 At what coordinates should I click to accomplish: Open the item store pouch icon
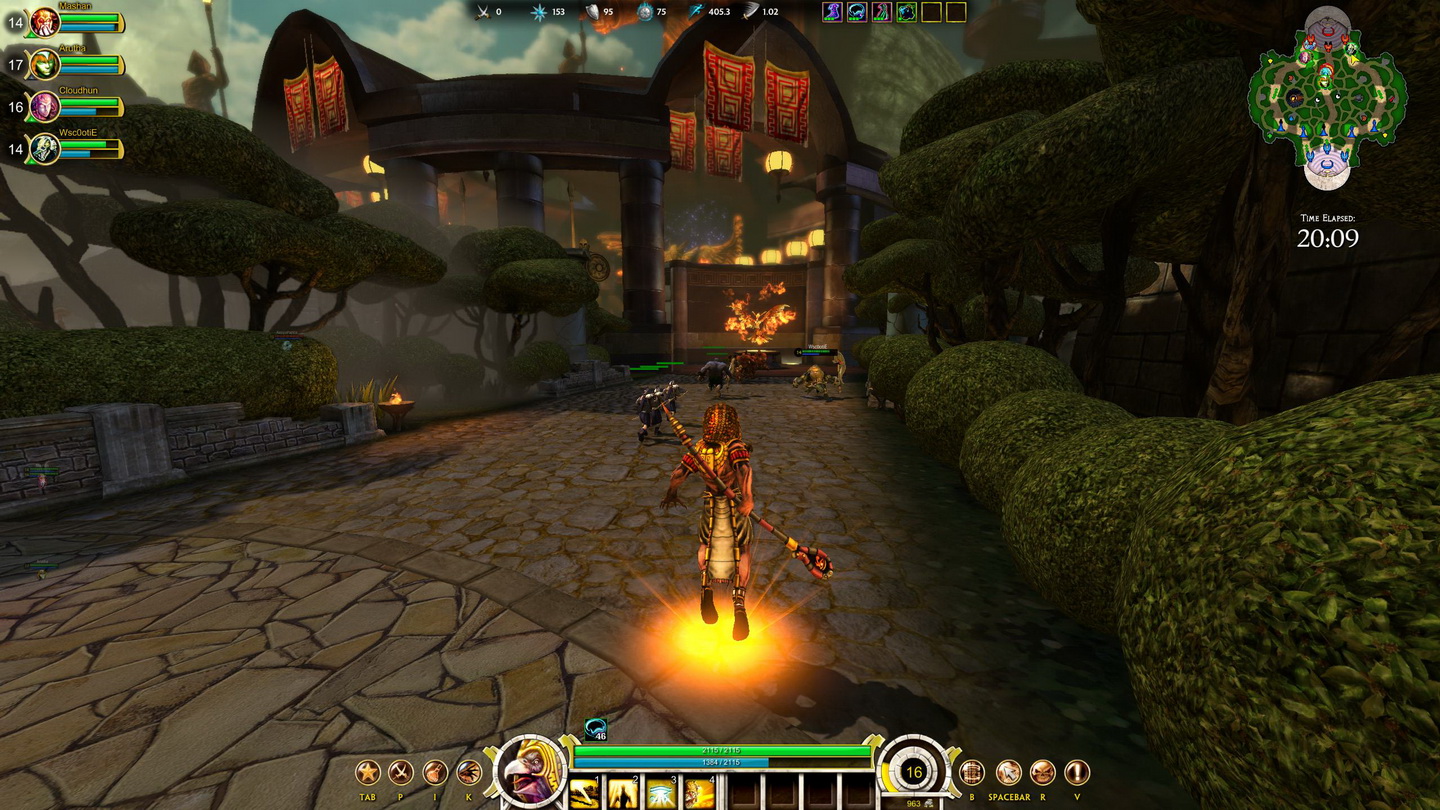(435, 772)
